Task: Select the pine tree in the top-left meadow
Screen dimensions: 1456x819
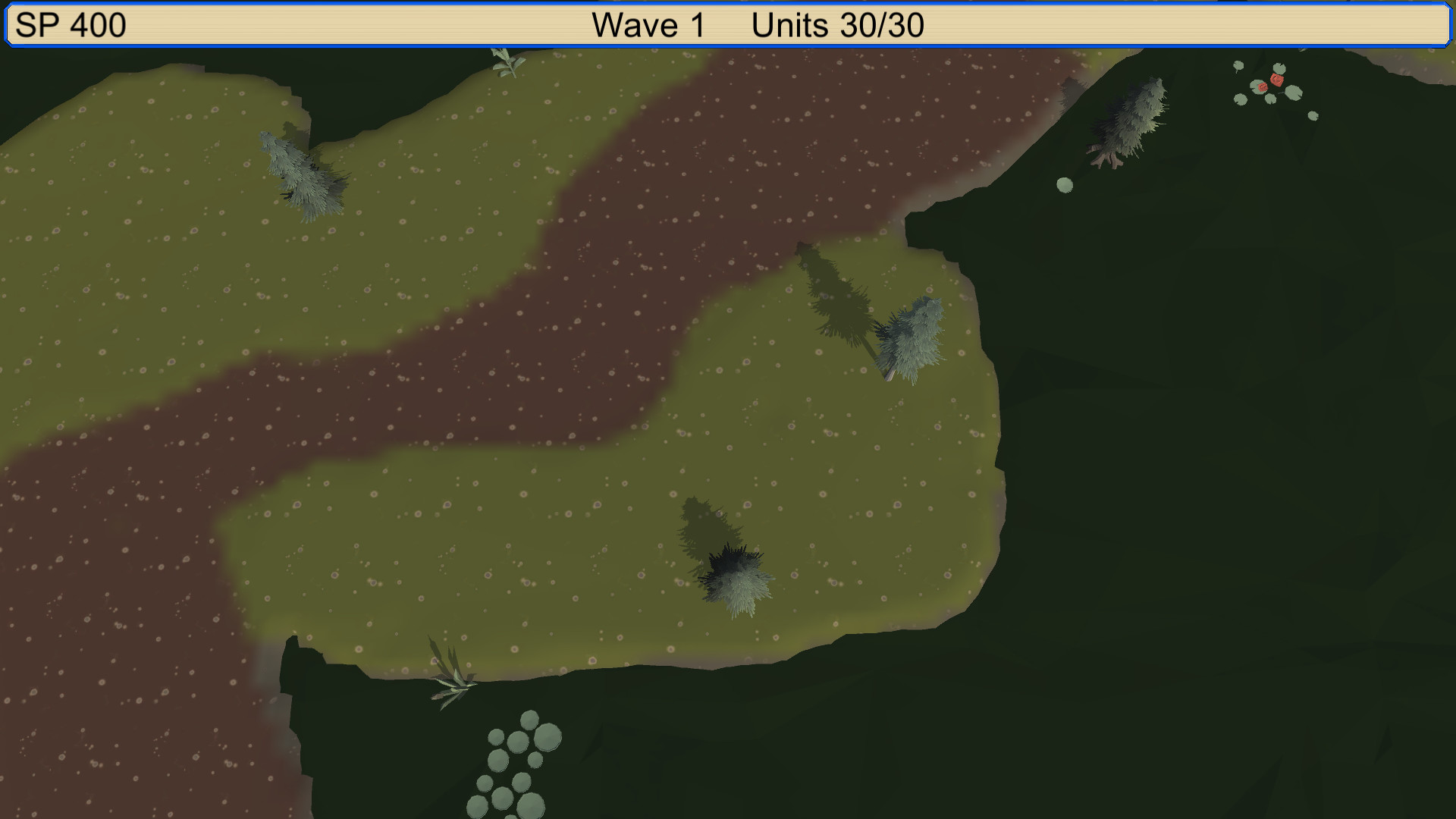Action: click(300, 171)
